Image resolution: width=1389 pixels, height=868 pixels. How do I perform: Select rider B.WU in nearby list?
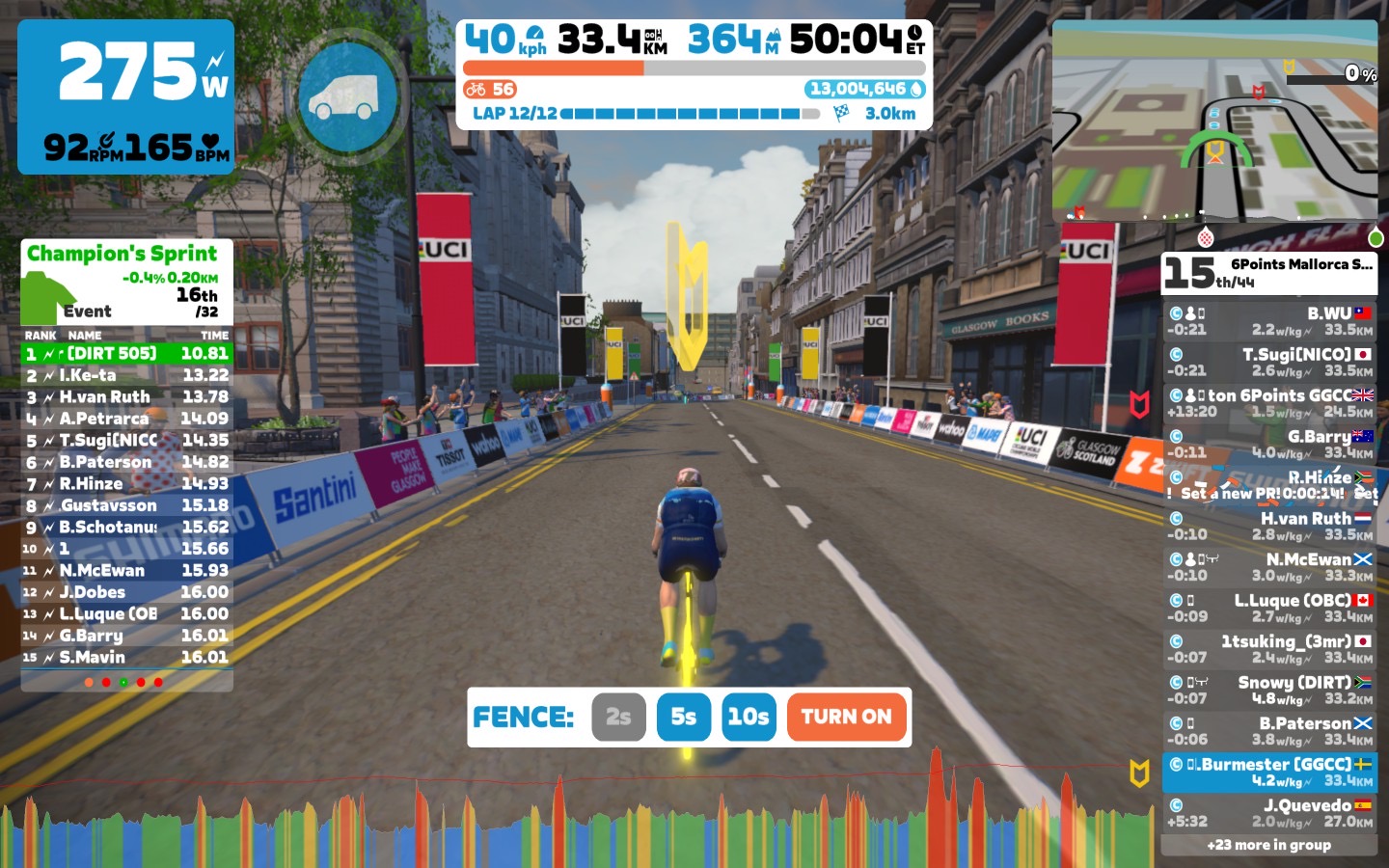(1269, 321)
